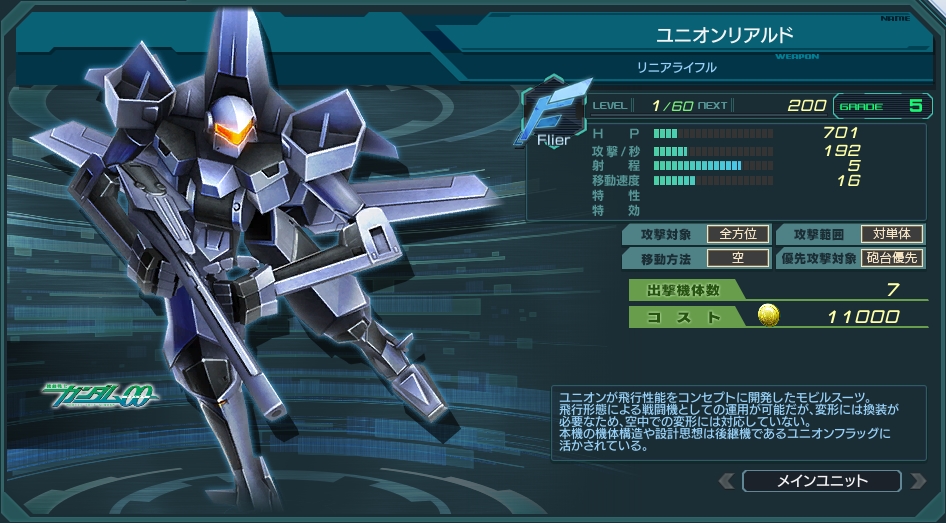The width and height of the screenshot is (946, 523).
Task: Go to the previous unit with the left arrow
Action: click(x=726, y=481)
